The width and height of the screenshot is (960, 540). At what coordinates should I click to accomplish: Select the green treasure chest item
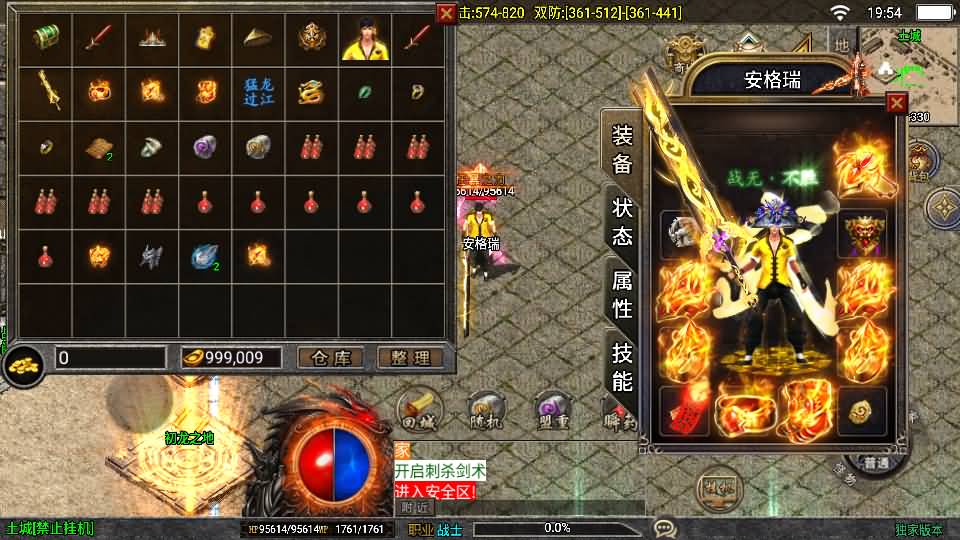click(46, 38)
